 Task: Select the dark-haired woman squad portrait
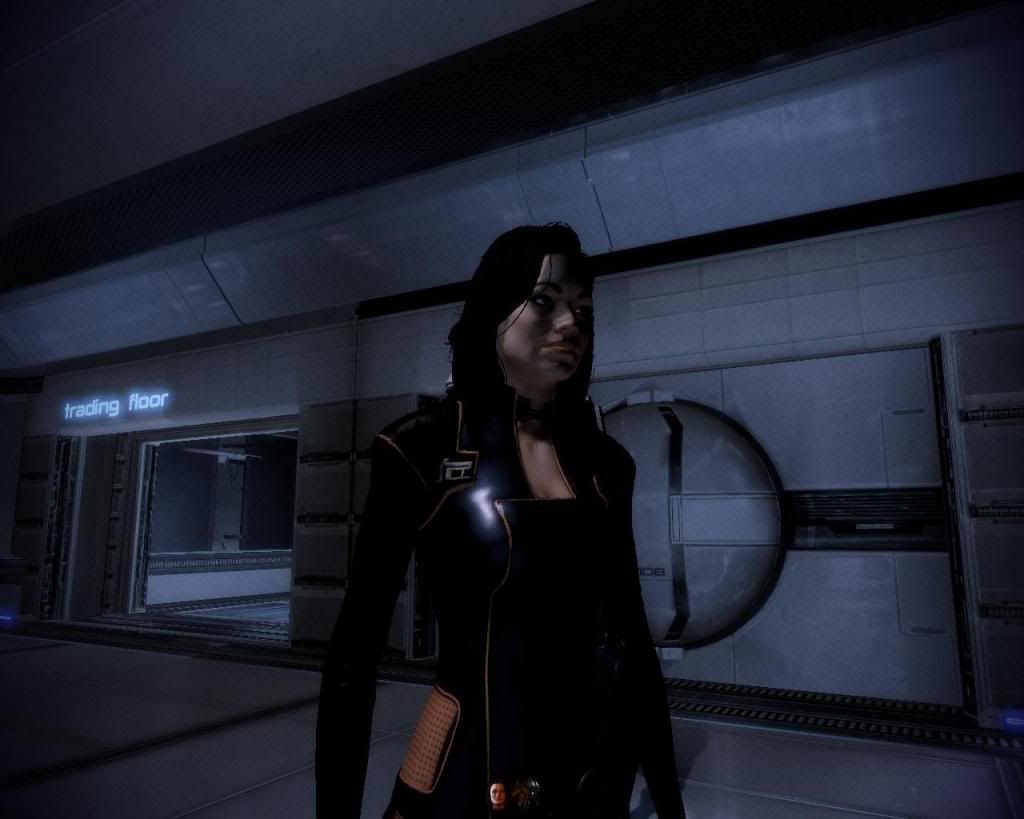point(497,794)
